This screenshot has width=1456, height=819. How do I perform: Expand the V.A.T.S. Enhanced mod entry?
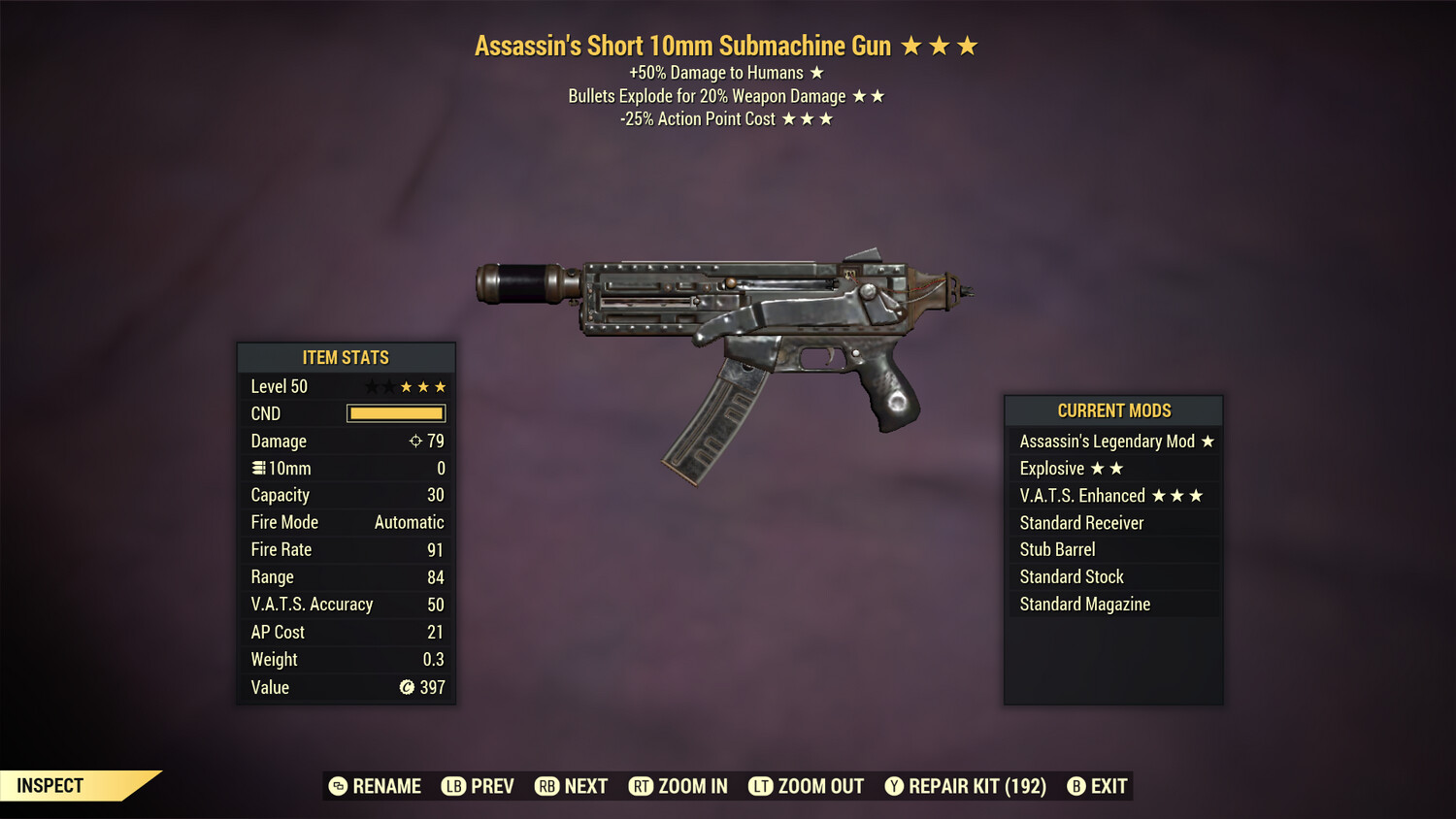coord(1112,495)
